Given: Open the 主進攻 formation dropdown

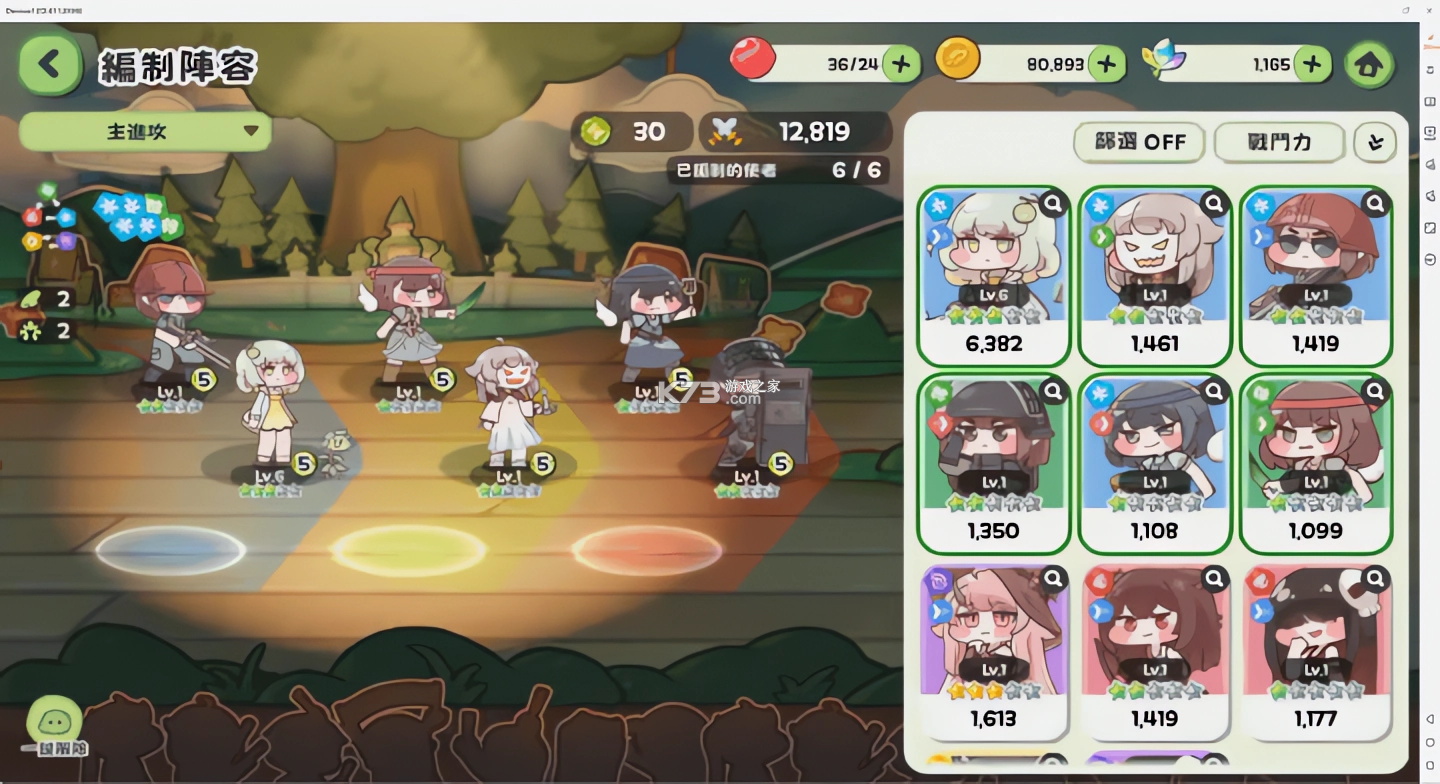Looking at the screenshot, I should point(144,131).
